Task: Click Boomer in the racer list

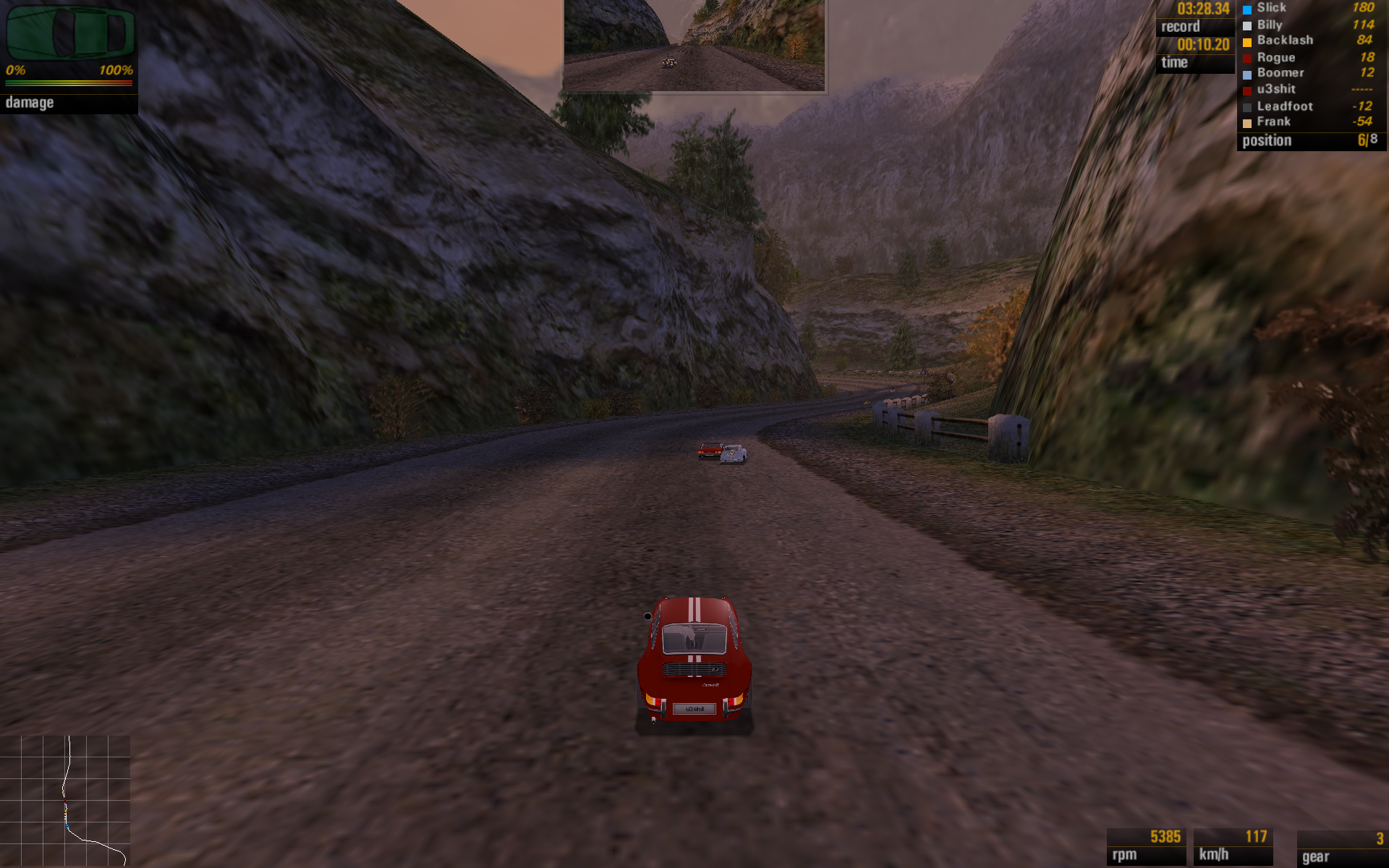Action: [1309, 73]
